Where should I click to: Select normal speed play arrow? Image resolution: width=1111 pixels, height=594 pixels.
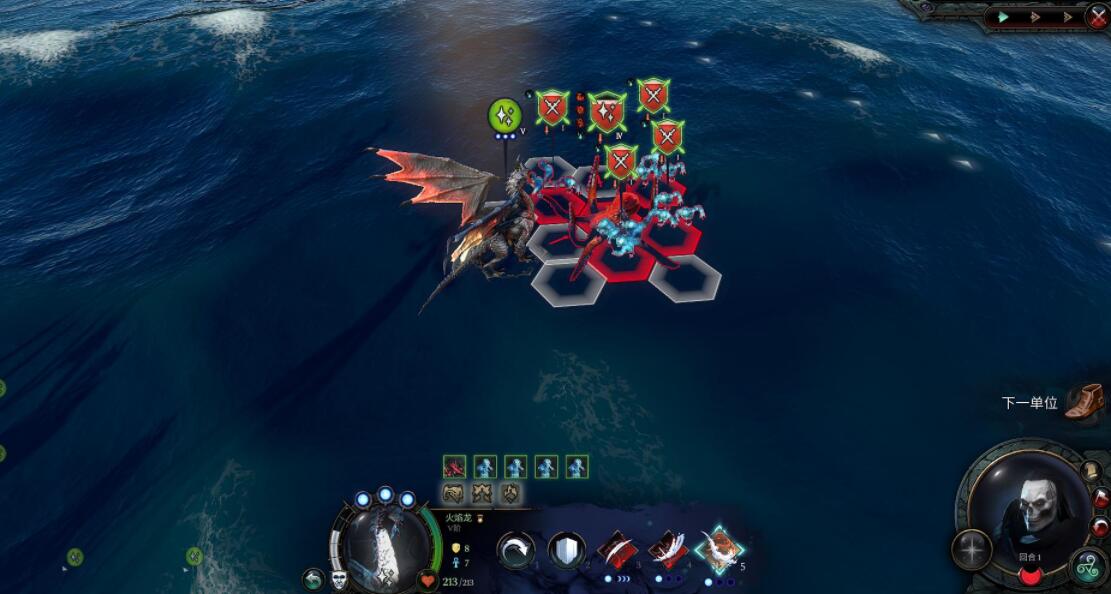click(x=1002, y=17)
